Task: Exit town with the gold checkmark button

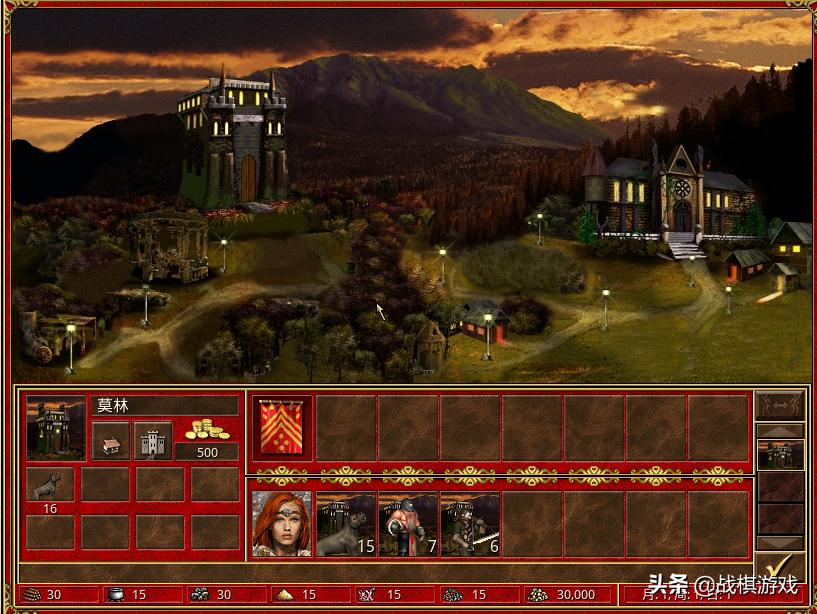Action: click(779, 570)
